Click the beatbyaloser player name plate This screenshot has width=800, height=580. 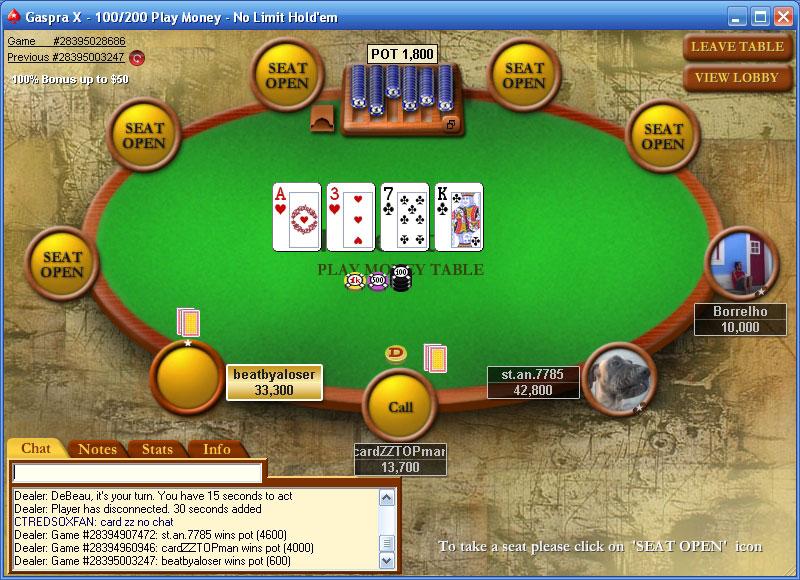[x=274, y=382]
